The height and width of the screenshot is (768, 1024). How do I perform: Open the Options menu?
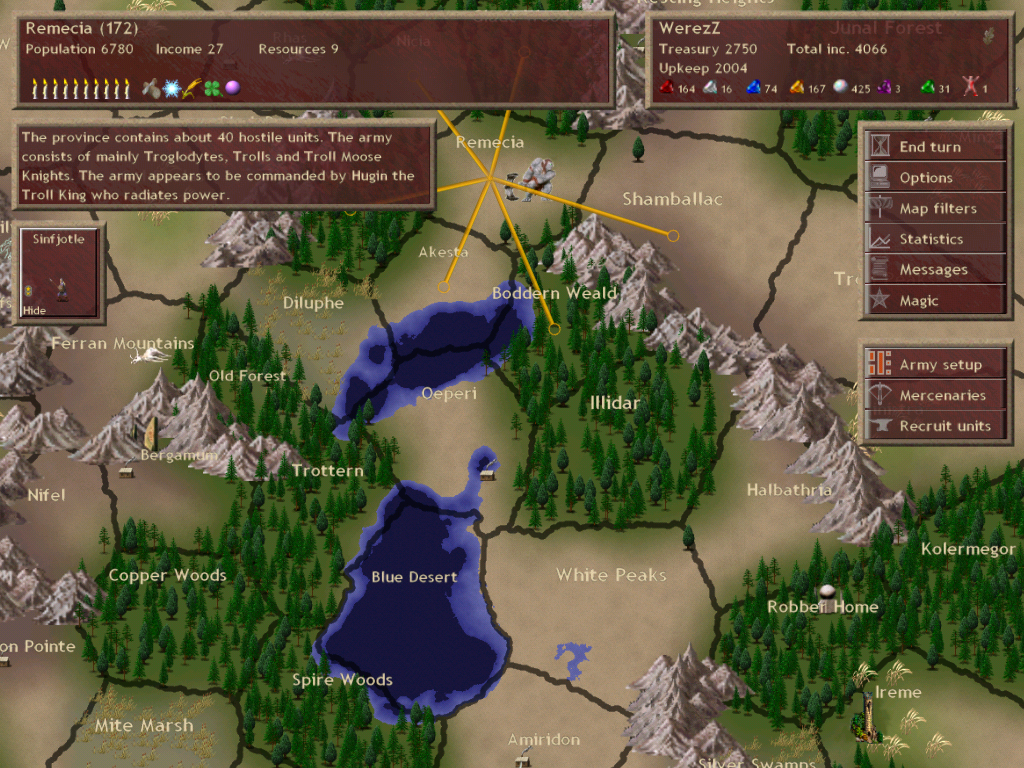pyautogui.click(x=934, y=178)
